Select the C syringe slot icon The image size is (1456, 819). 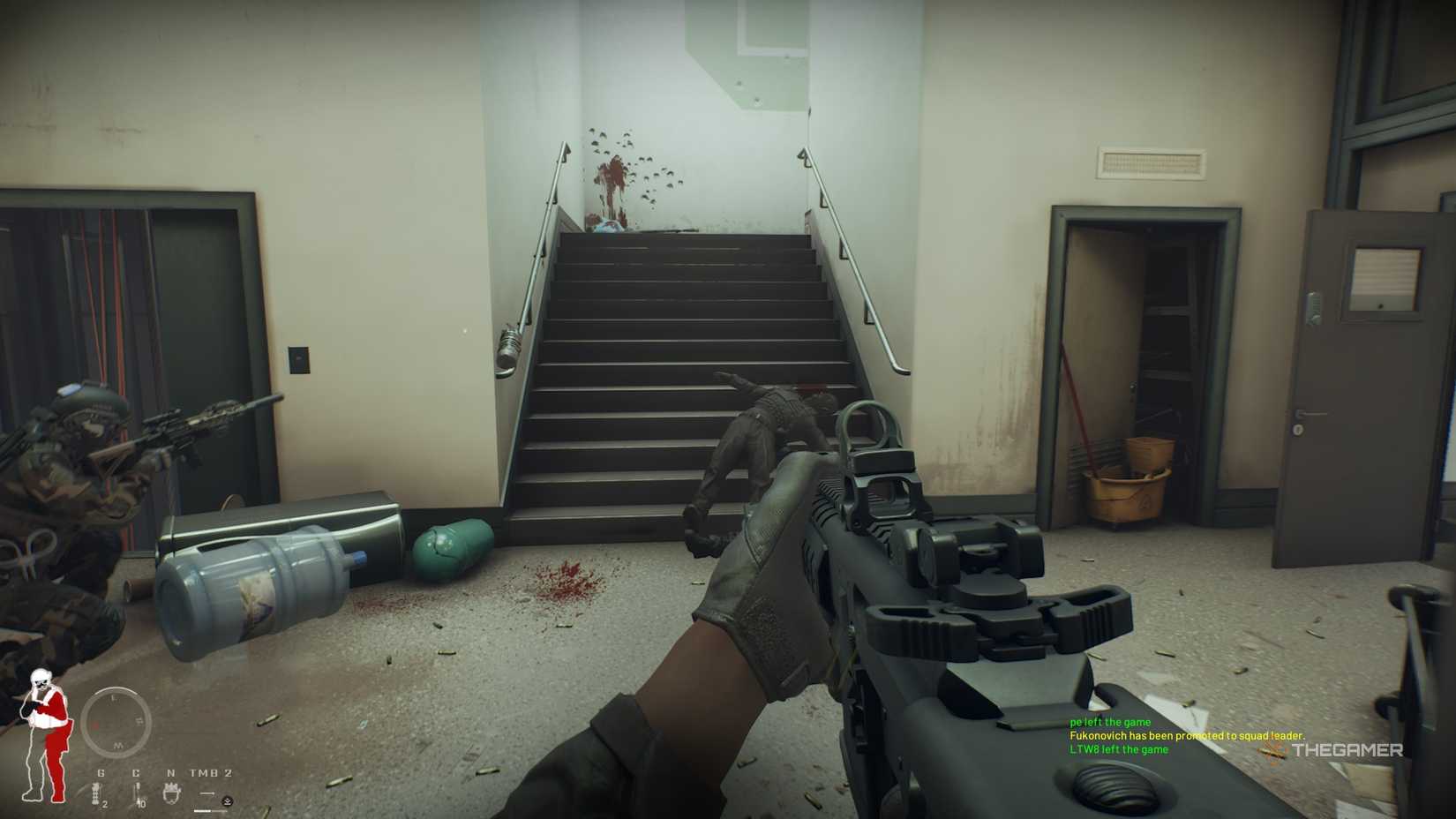[x=138, y=793]
